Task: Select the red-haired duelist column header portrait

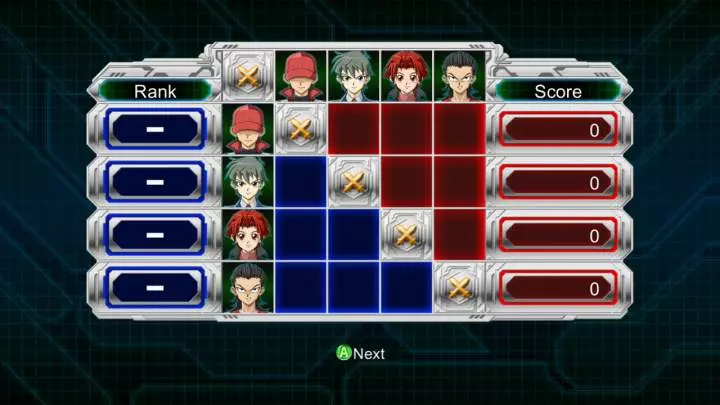Action: point(405,76)
